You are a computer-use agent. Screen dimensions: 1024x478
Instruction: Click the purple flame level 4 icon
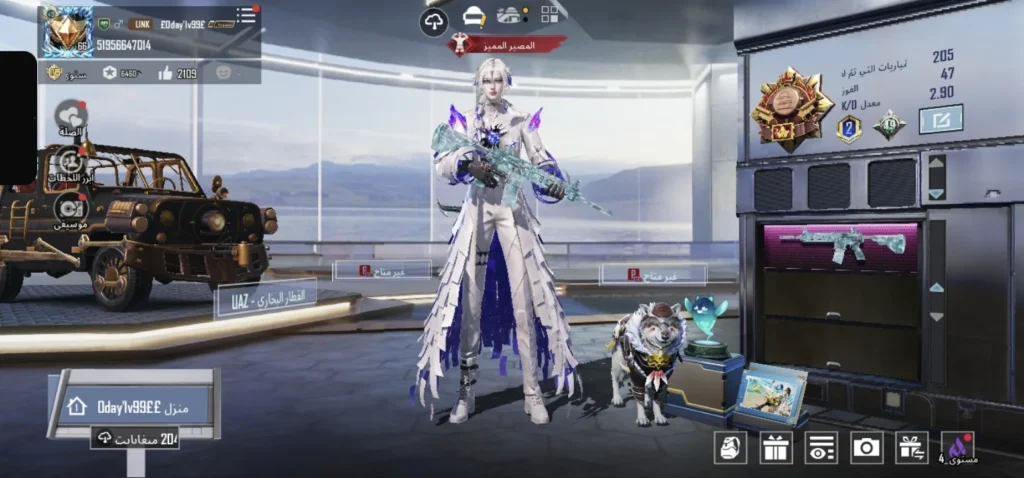pos(958,448)
